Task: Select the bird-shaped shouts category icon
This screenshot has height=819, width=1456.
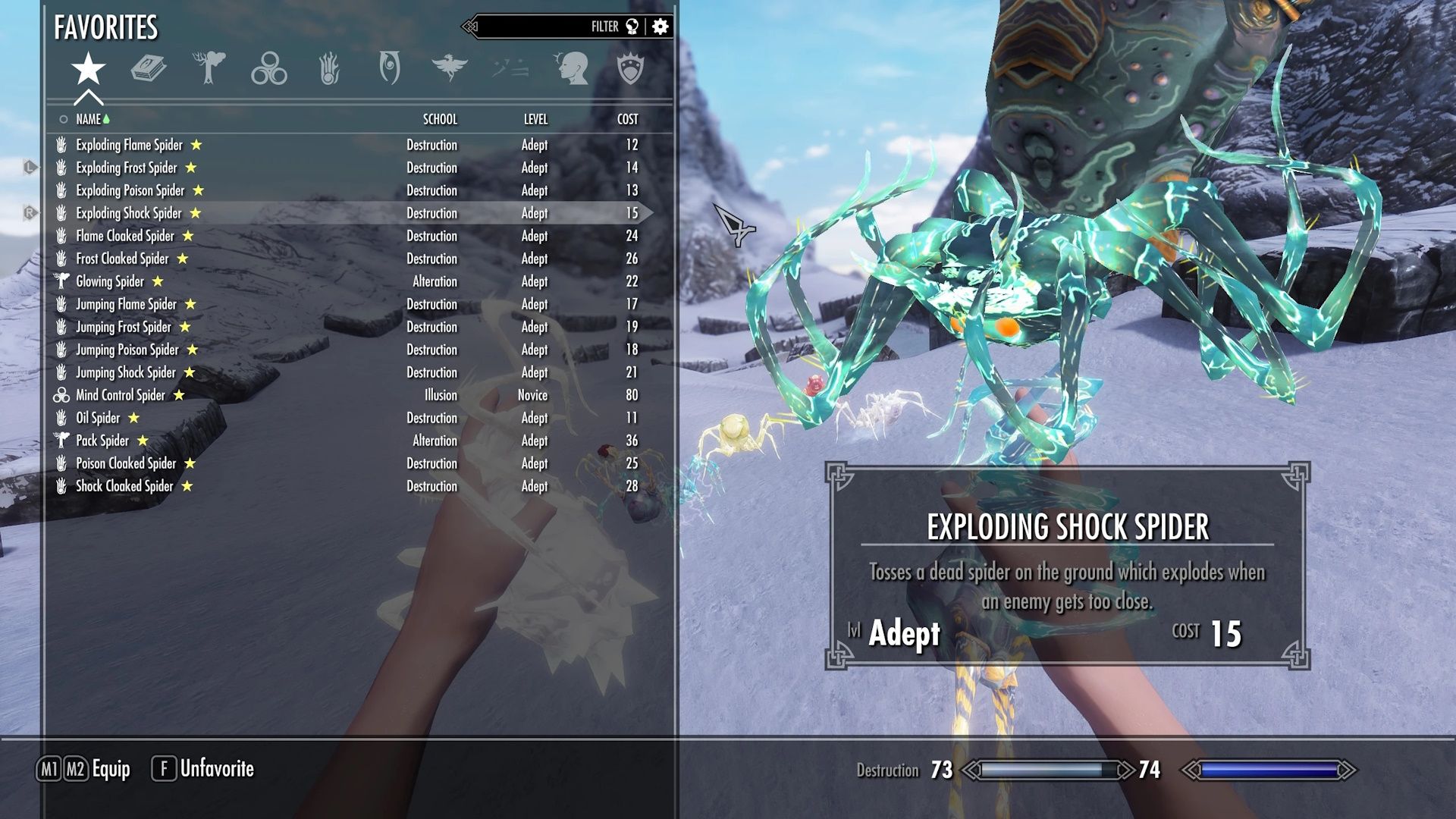Action: [449, 68]
